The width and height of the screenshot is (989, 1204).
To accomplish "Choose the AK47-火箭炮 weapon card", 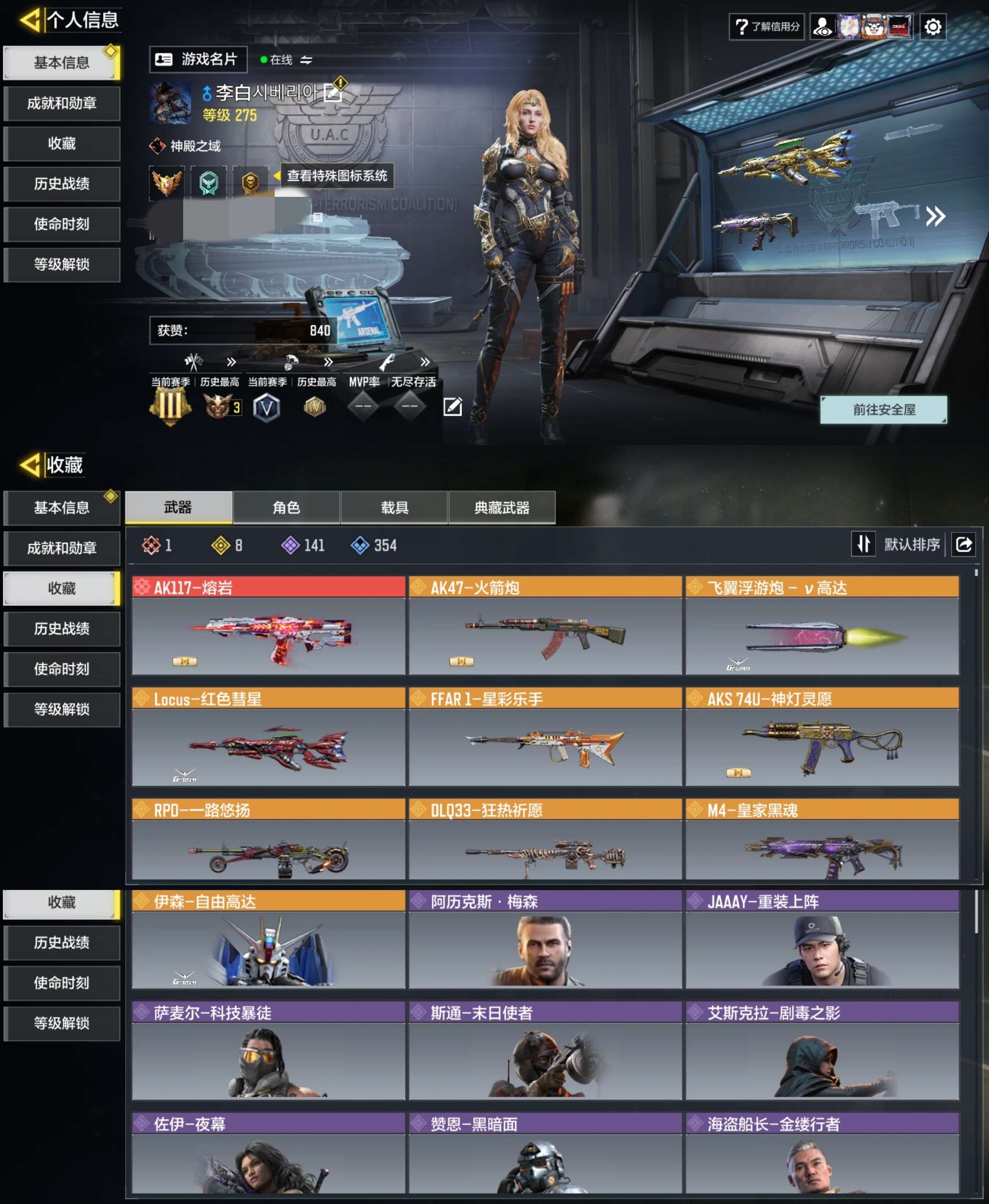I will pos(545,625).
